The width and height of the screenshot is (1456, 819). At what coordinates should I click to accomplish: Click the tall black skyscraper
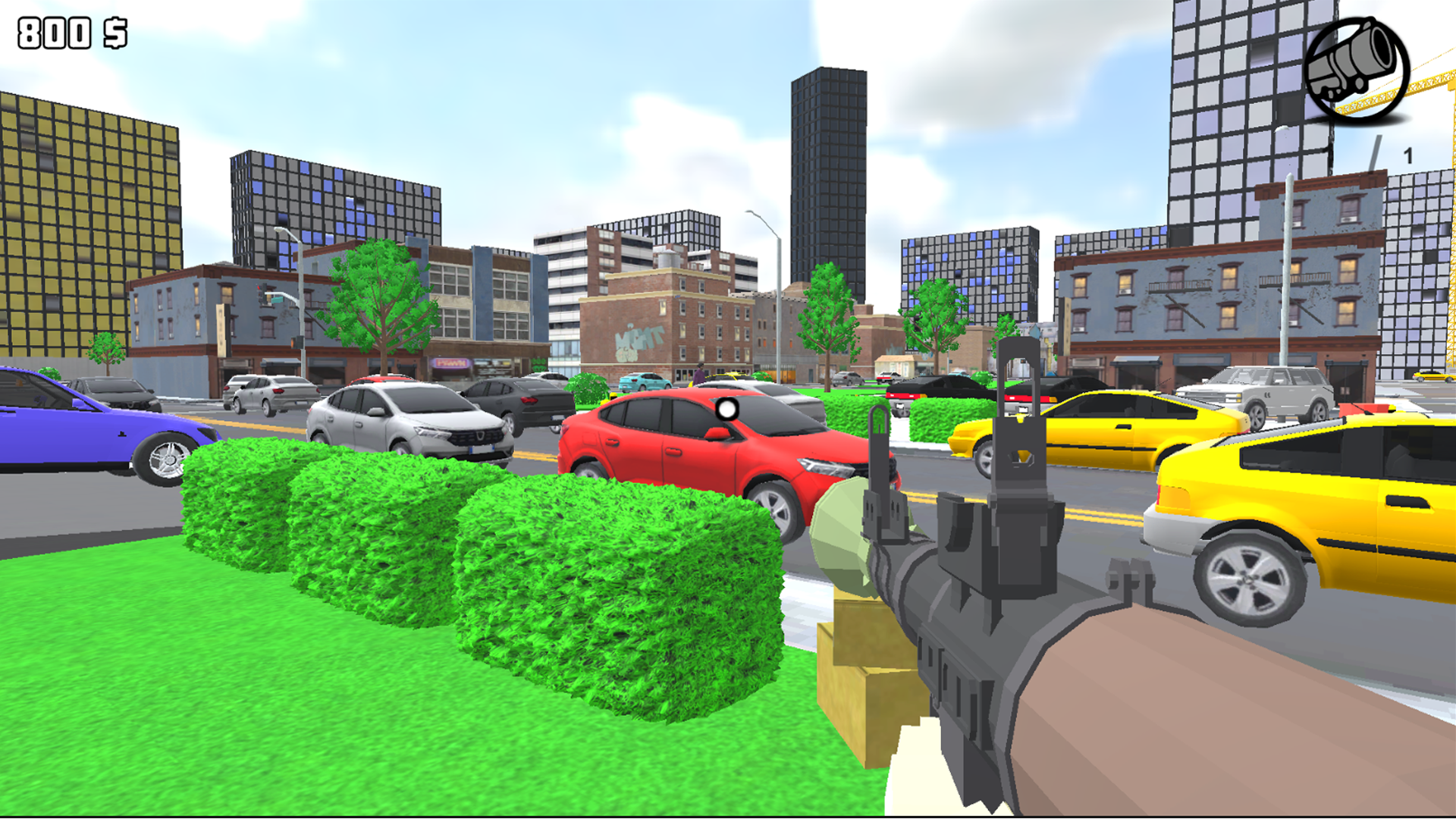coord(830,190)
